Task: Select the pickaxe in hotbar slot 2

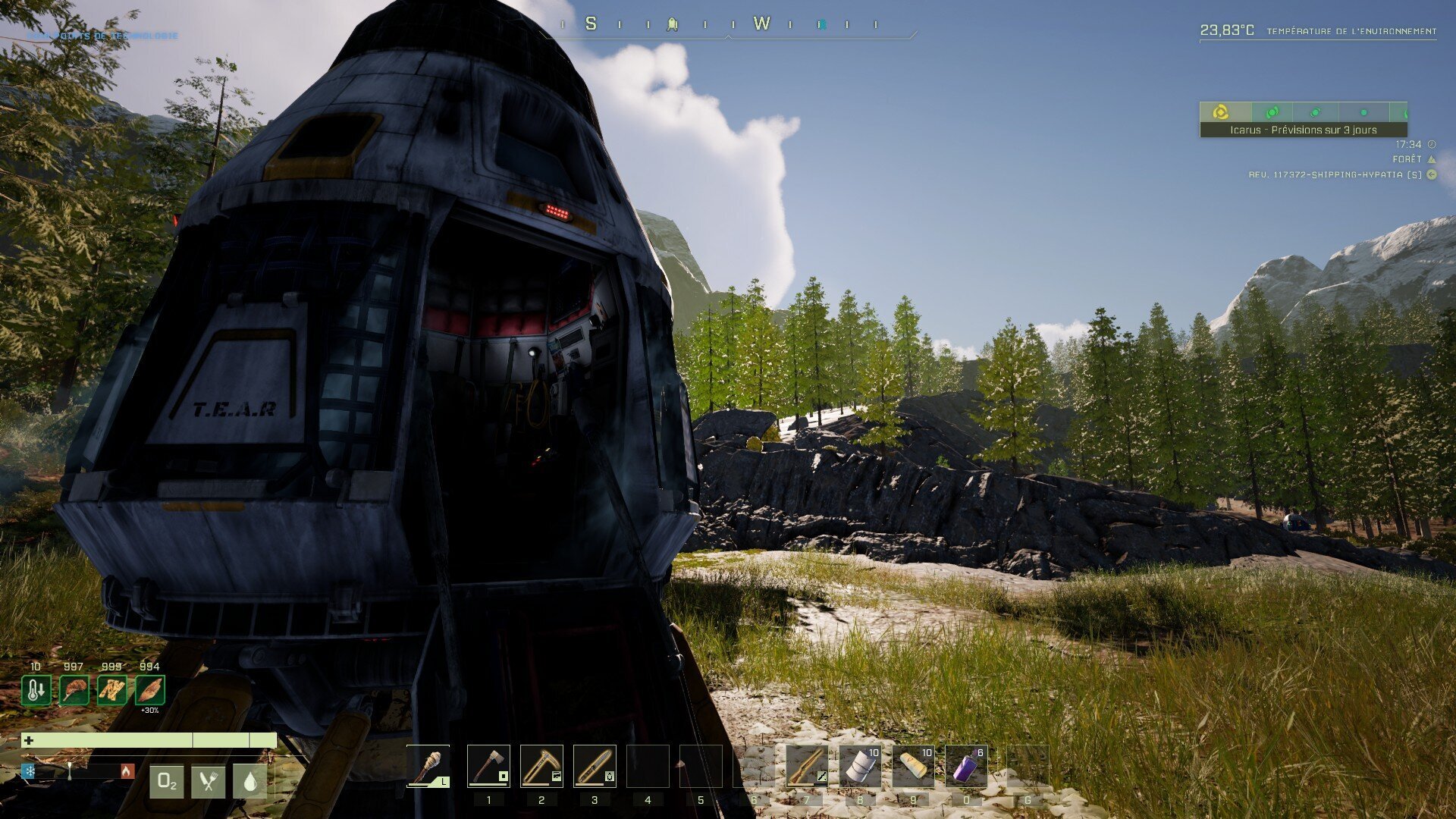Action: point(541,767)
